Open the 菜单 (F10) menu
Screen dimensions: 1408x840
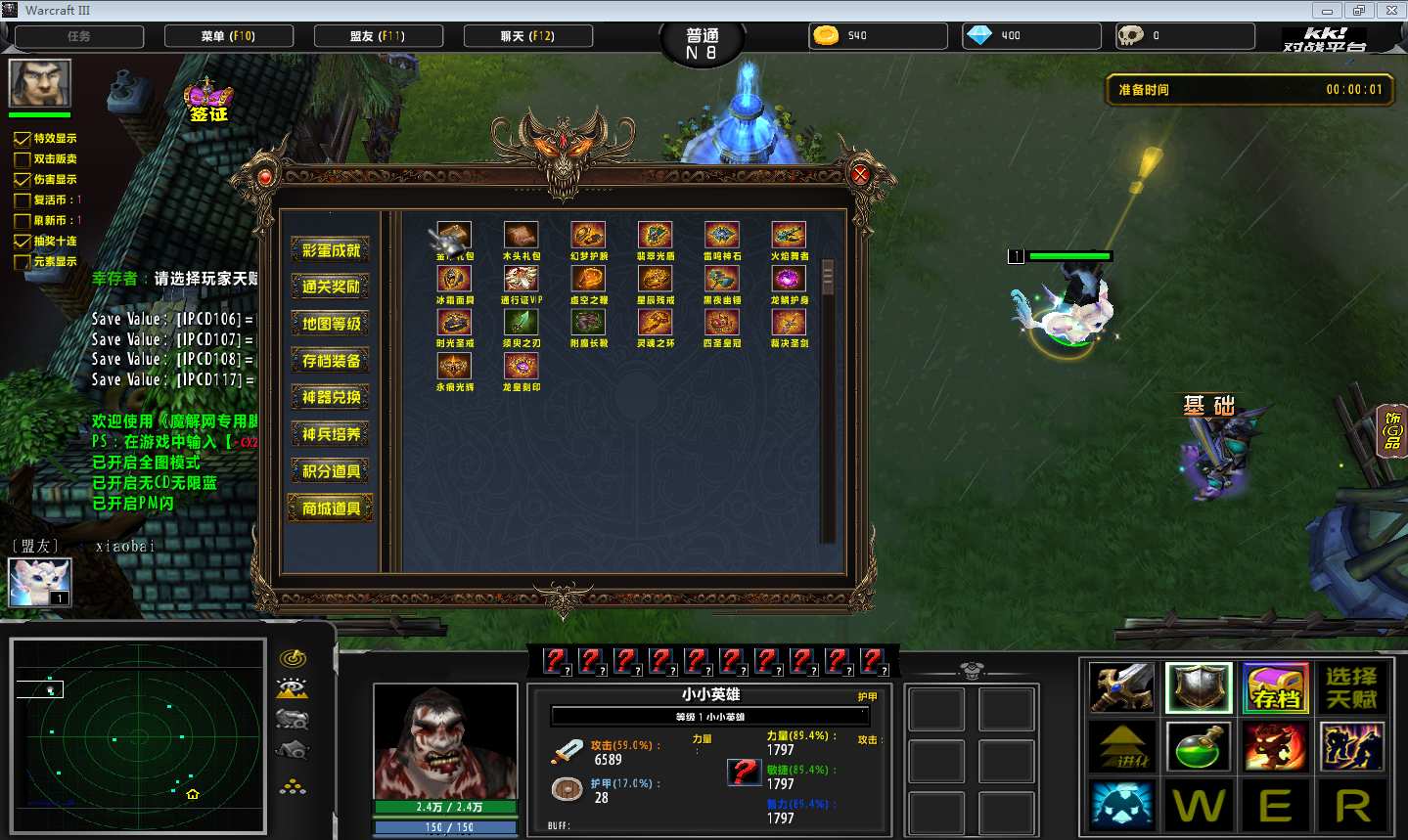(x=229, y=36)
